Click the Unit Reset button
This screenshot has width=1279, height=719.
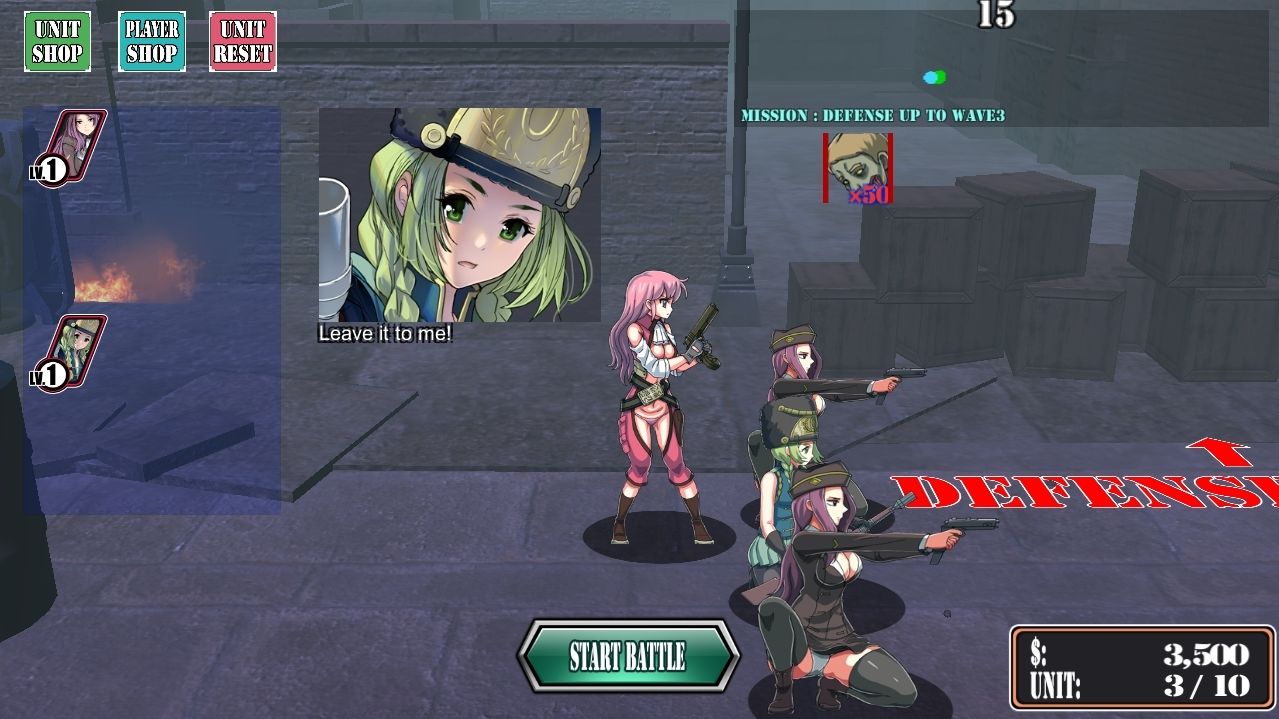pyautogui.click(x=243, y=42)
